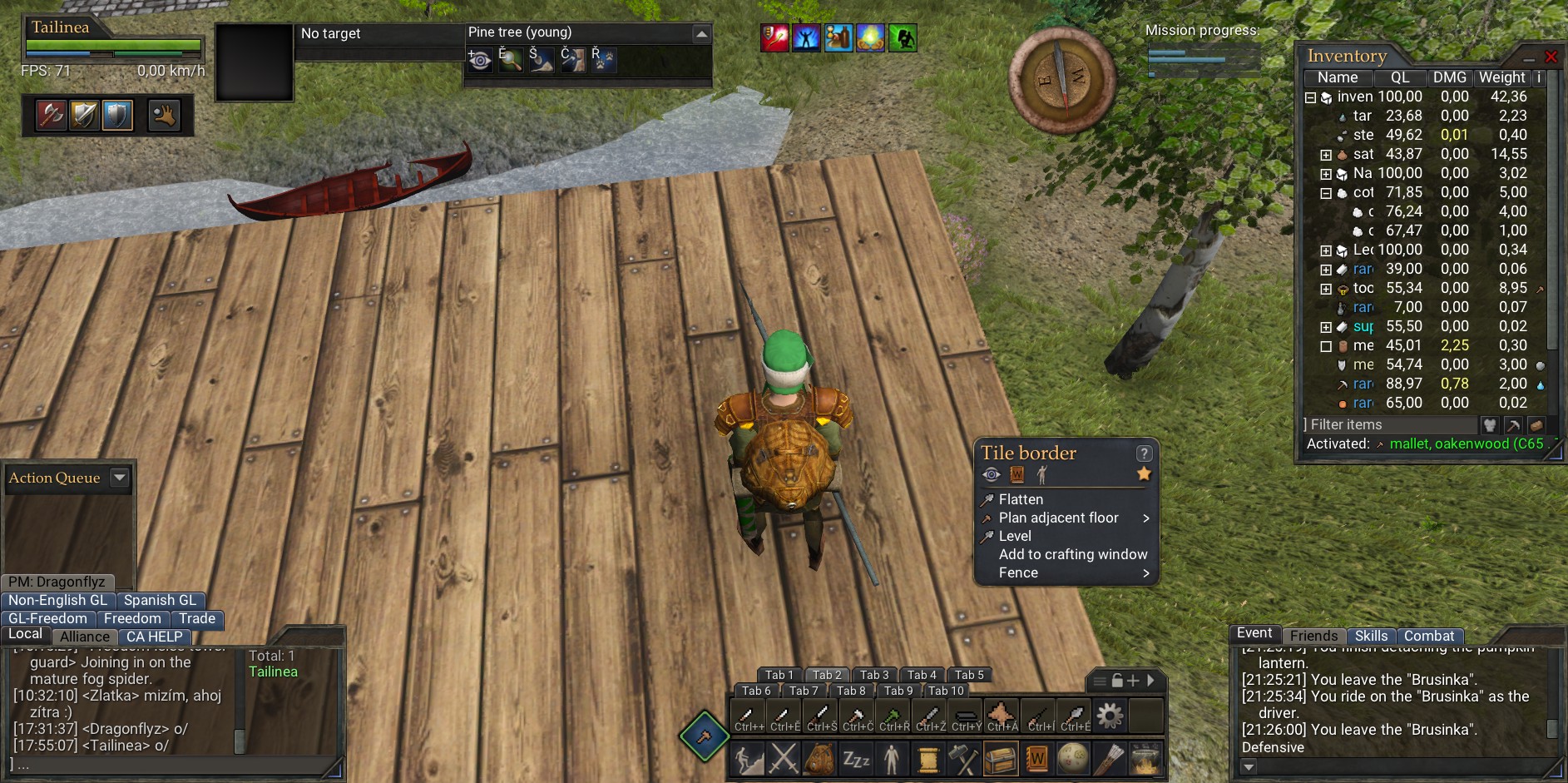Open the Combat log tab

click(x=1429, y=636)
